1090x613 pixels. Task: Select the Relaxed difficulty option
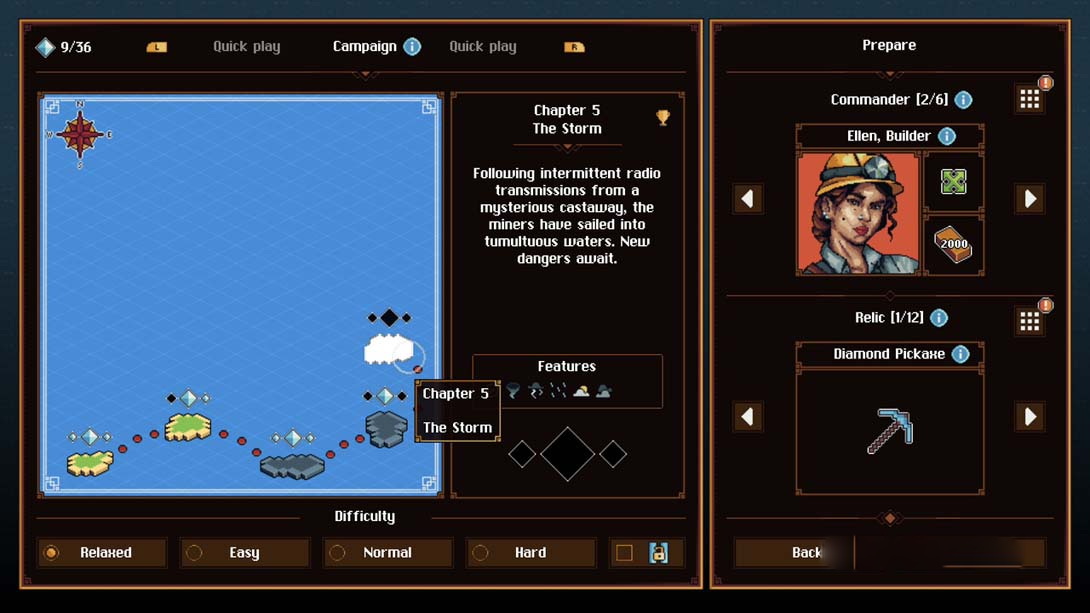coord(102,553)
